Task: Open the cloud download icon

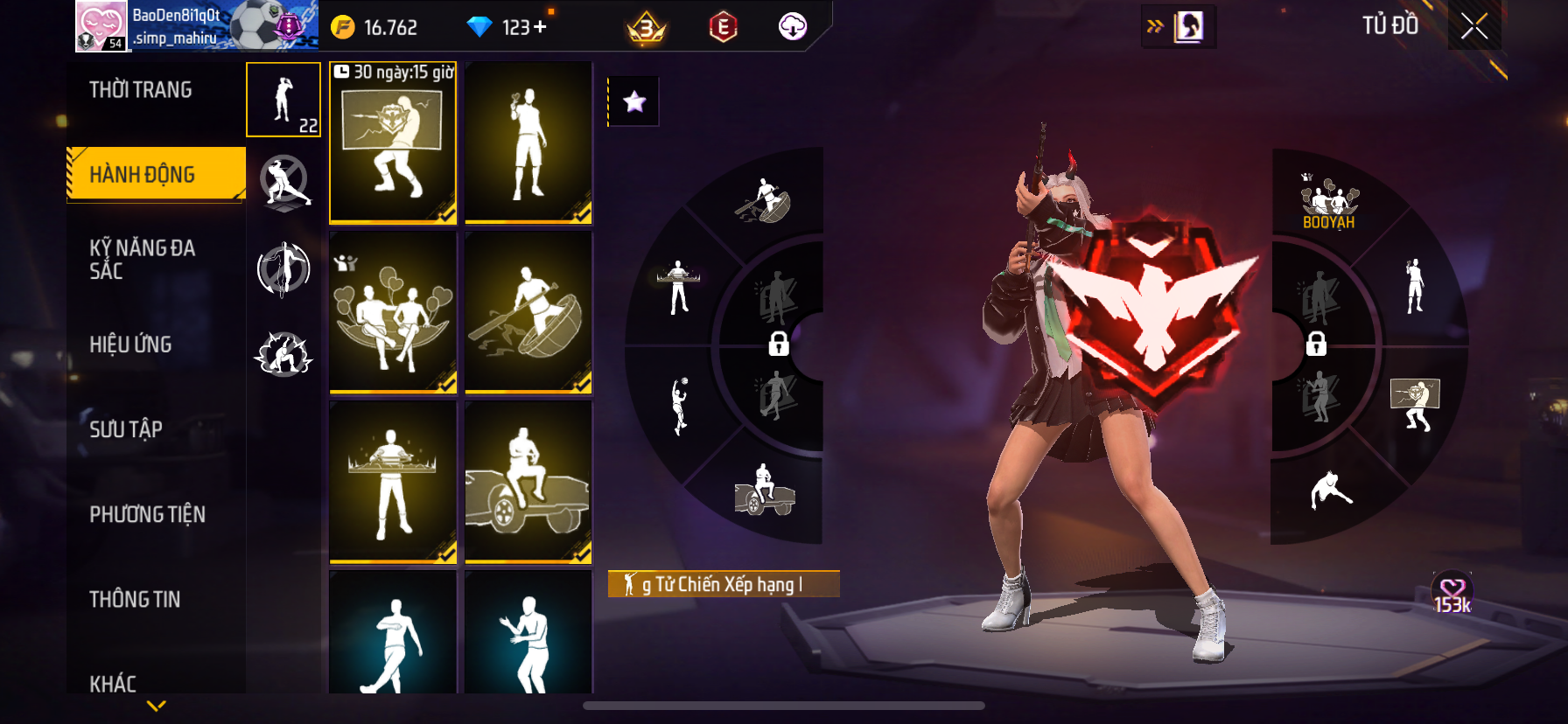Action: (x=793, y=27)
